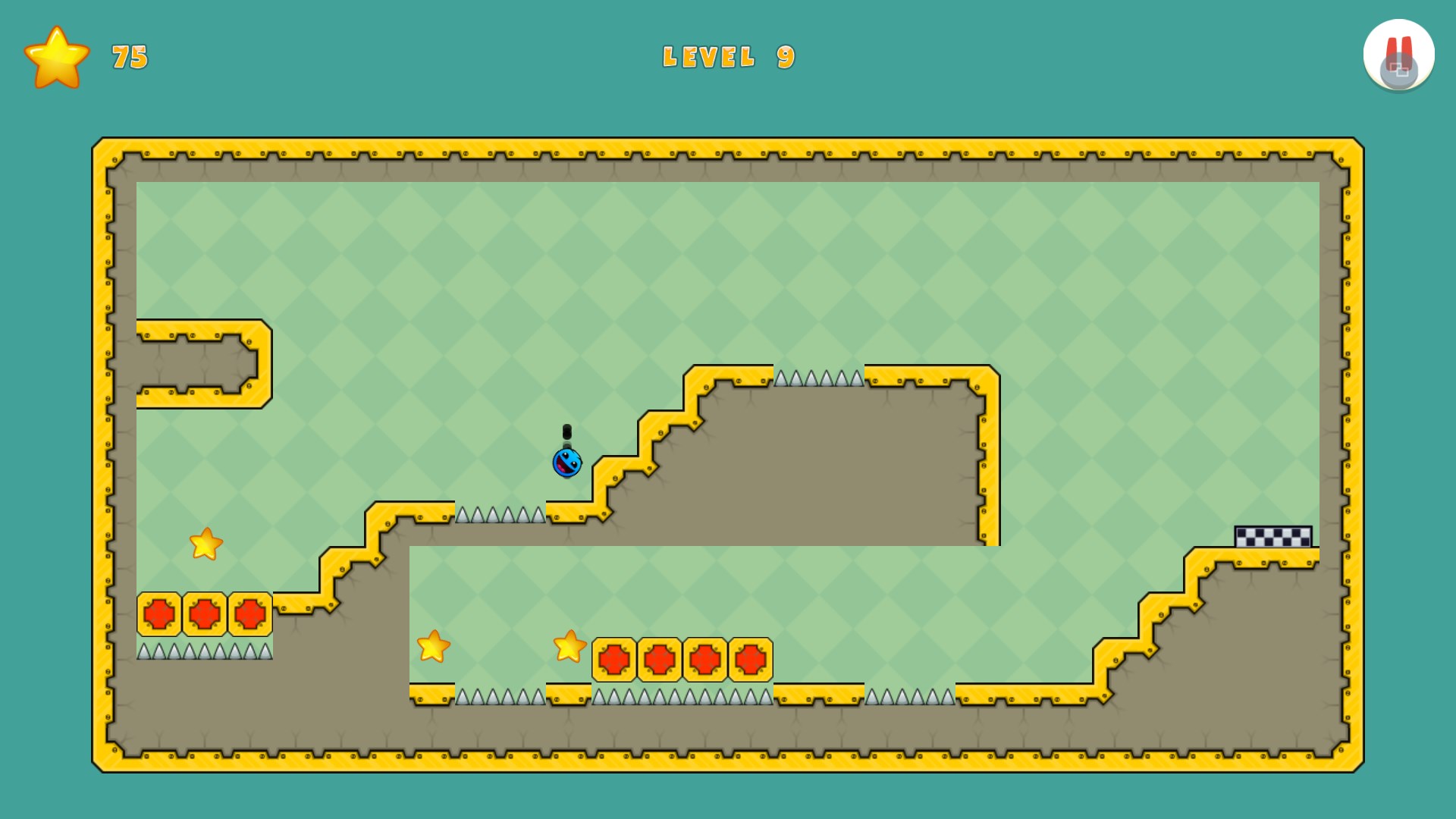Click the blue smiling ball character

pyautogui.click(x=566, y=463)
